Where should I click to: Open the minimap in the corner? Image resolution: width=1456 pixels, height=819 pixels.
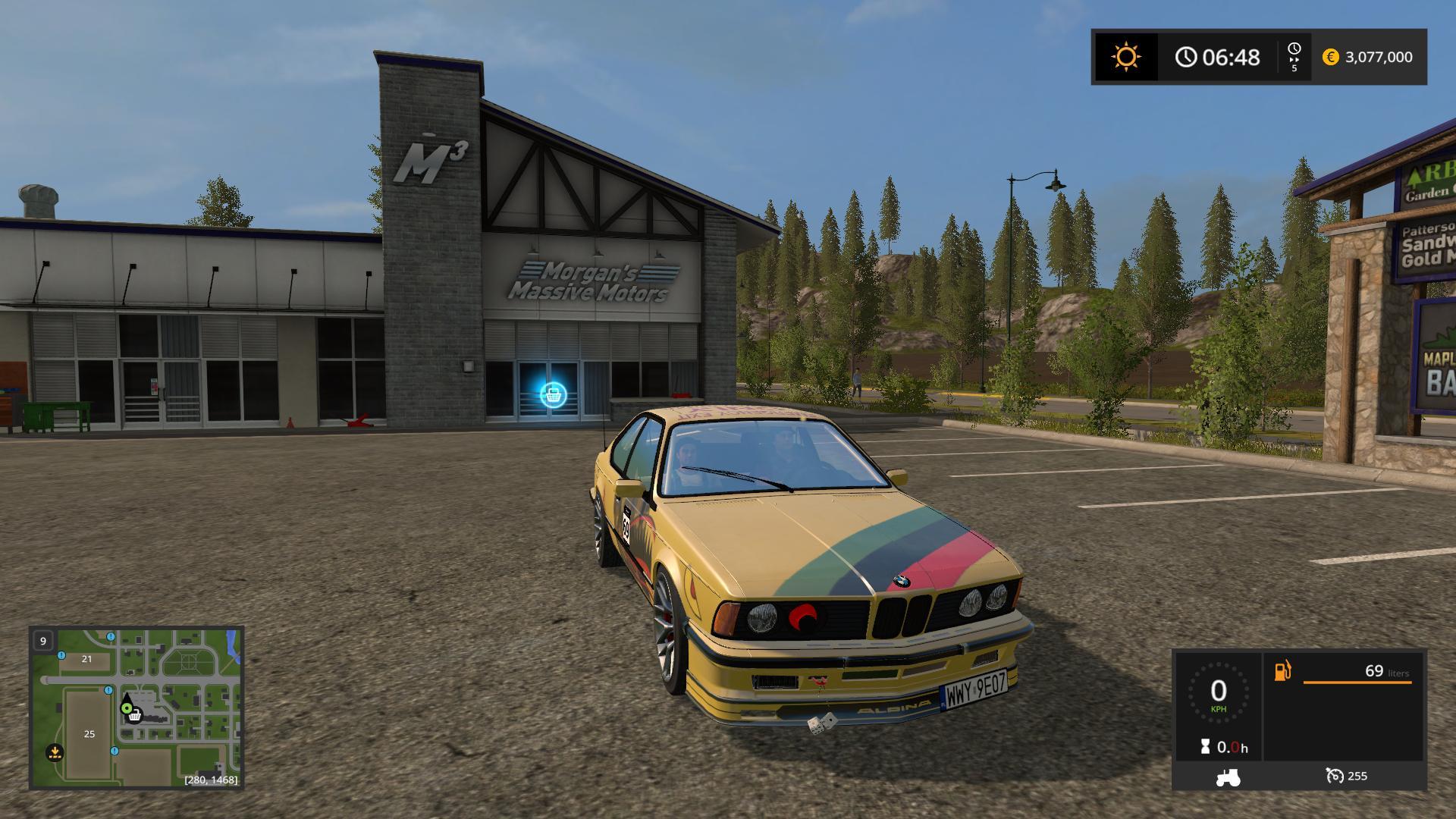point(136,707)
